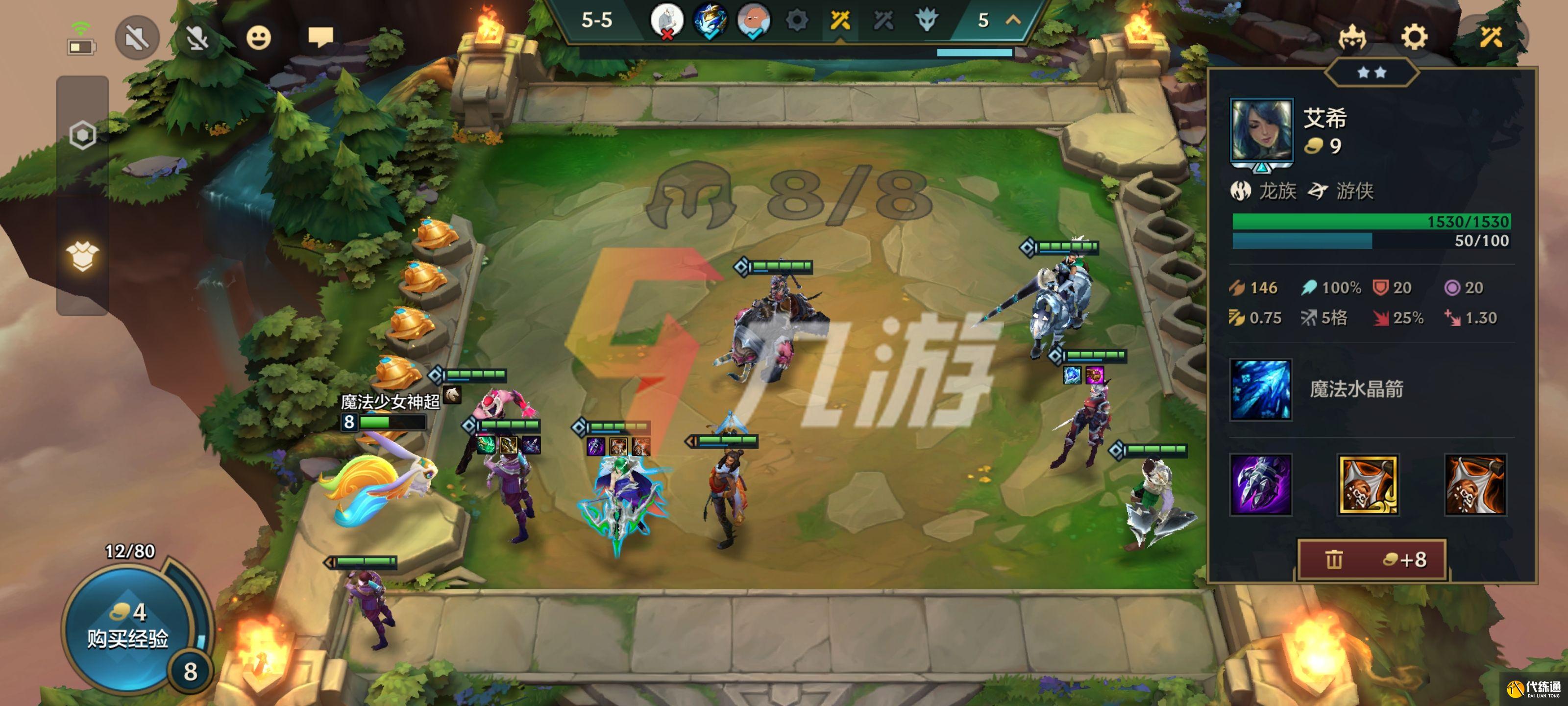The image size is (1568, 706).
Task: Select the purple claw item in Ashe's panel
Action: [x=1260, y=485]
